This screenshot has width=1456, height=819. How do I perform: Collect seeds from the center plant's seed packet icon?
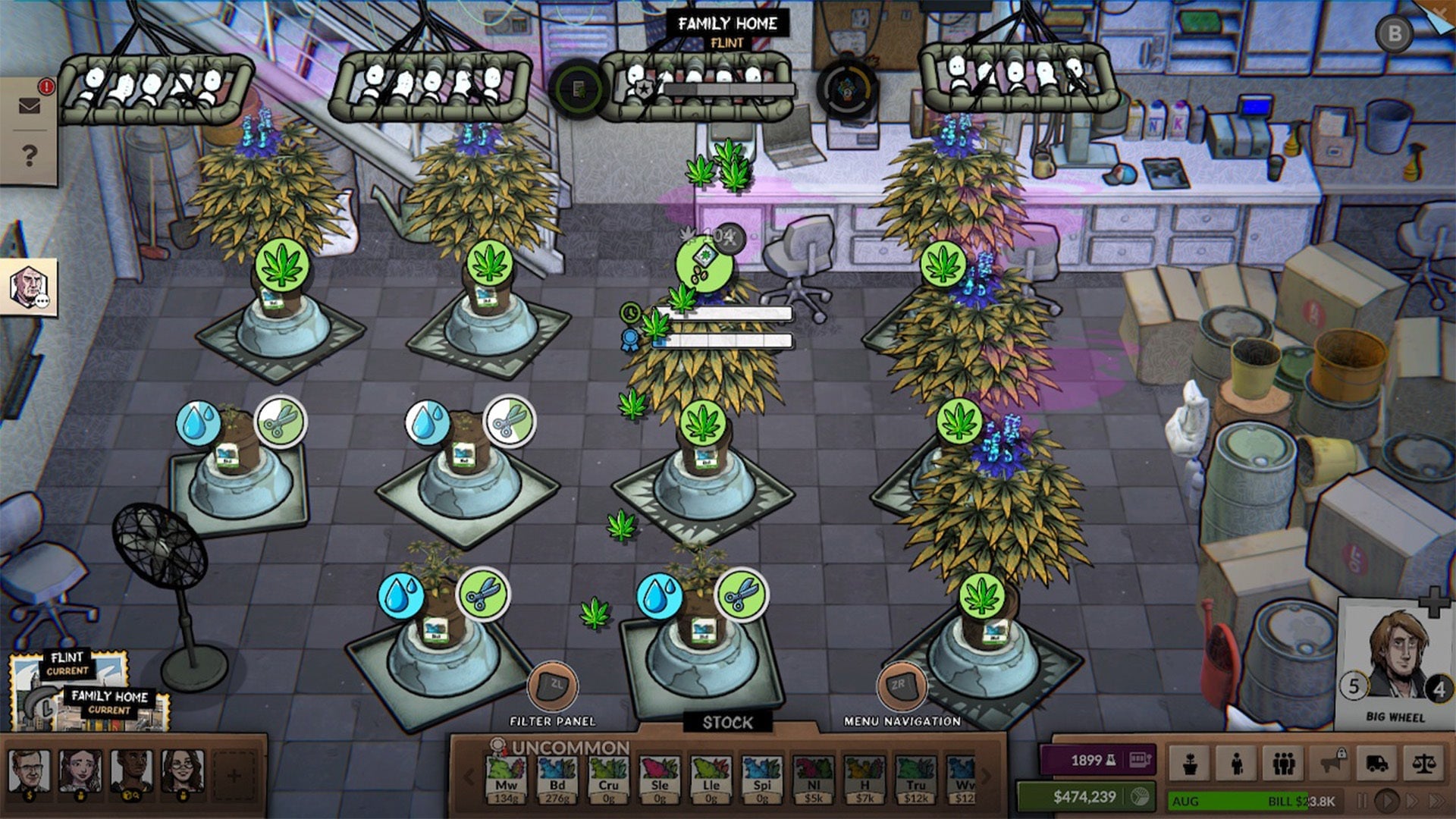704,263
